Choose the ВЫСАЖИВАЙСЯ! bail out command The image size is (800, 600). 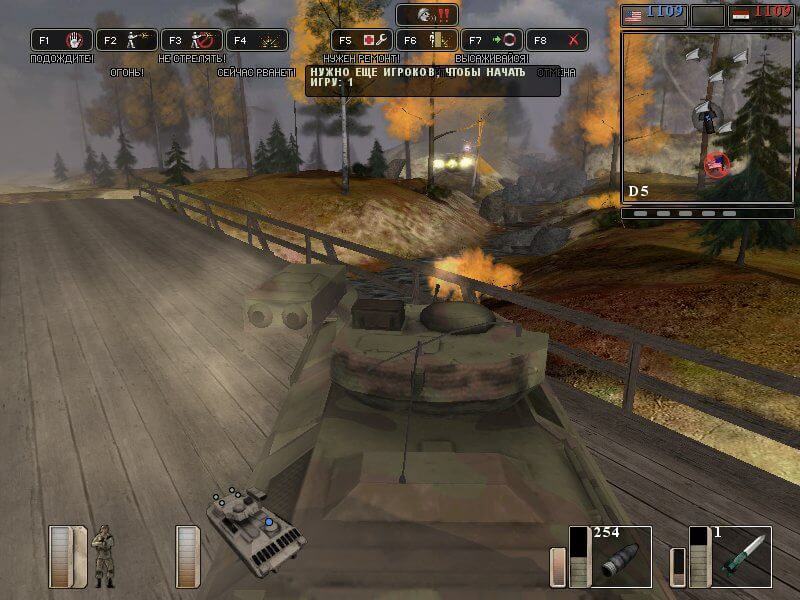[427, 41]
